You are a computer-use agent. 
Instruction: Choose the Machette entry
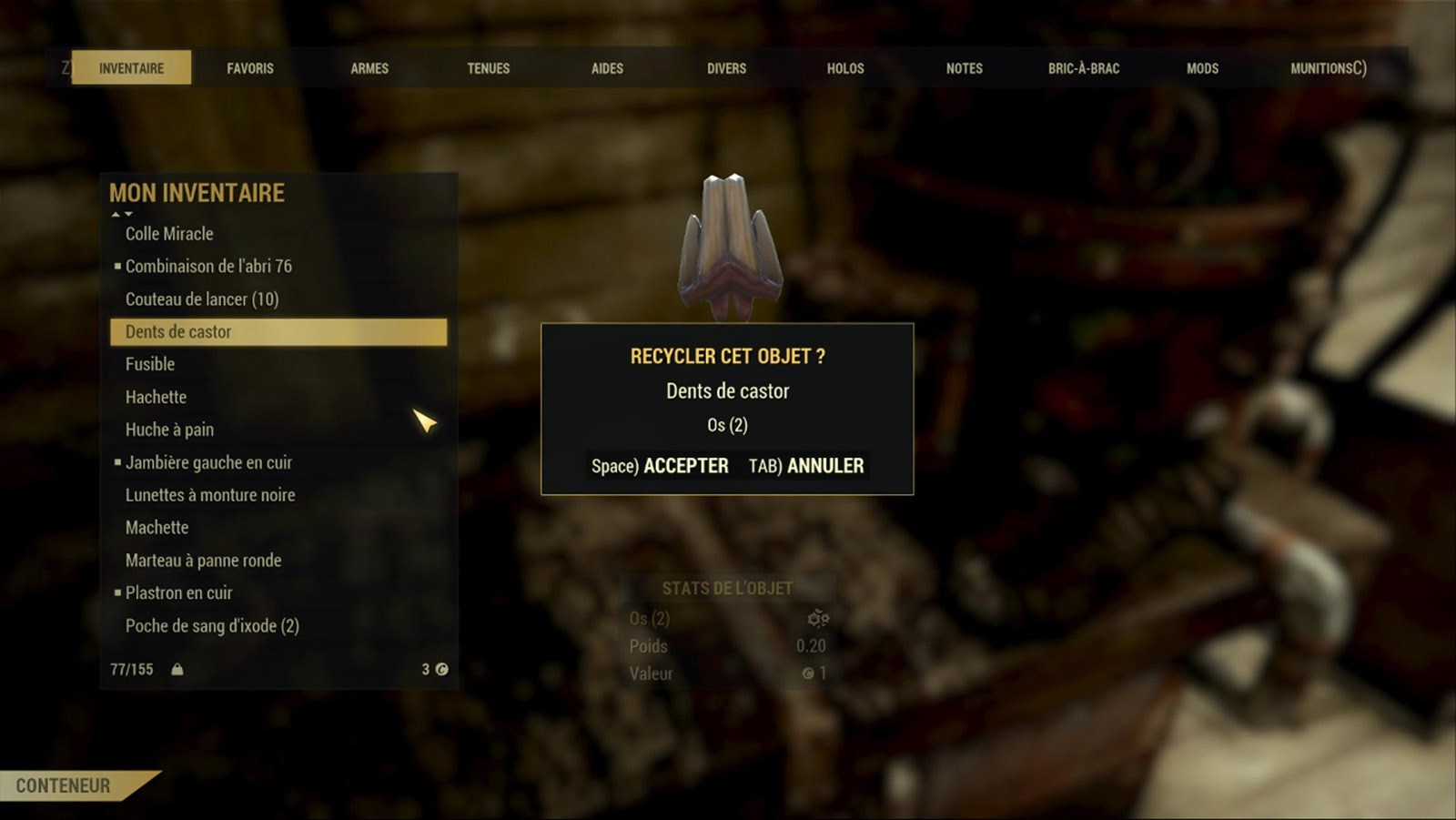(157, 528)
